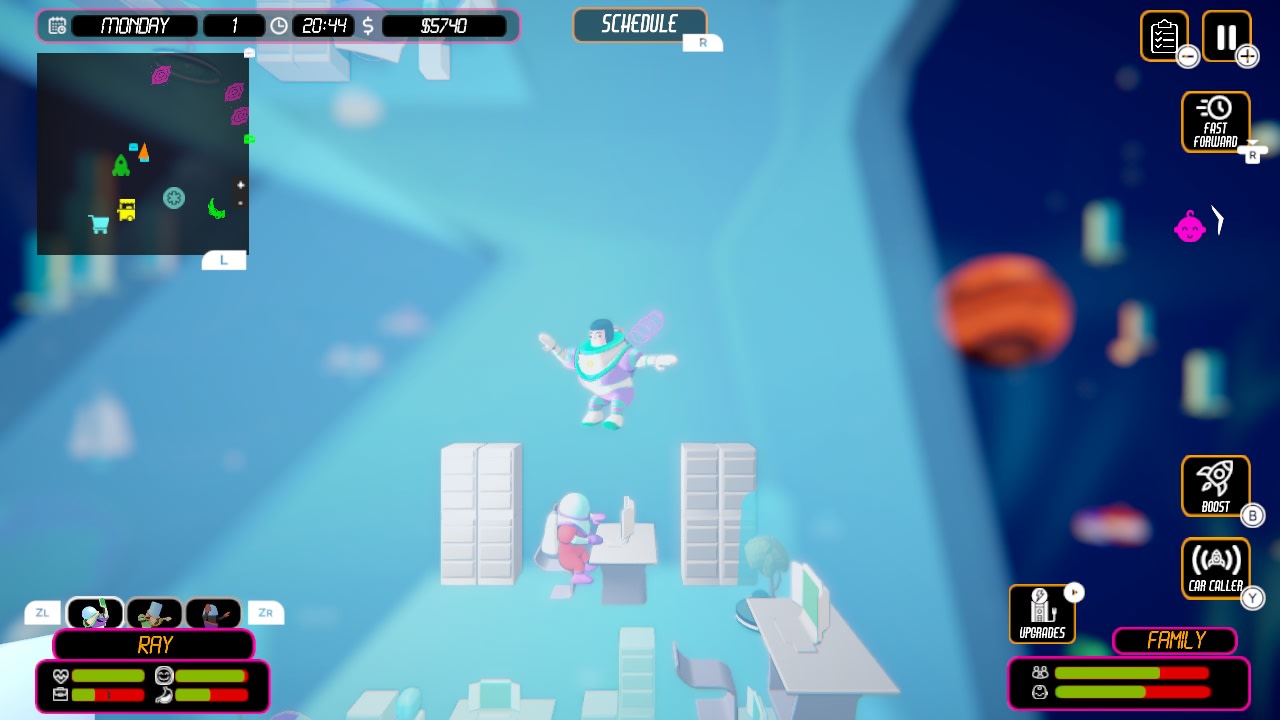
Task: Click the plus control under the checklist
Action: pos(1248,57)
